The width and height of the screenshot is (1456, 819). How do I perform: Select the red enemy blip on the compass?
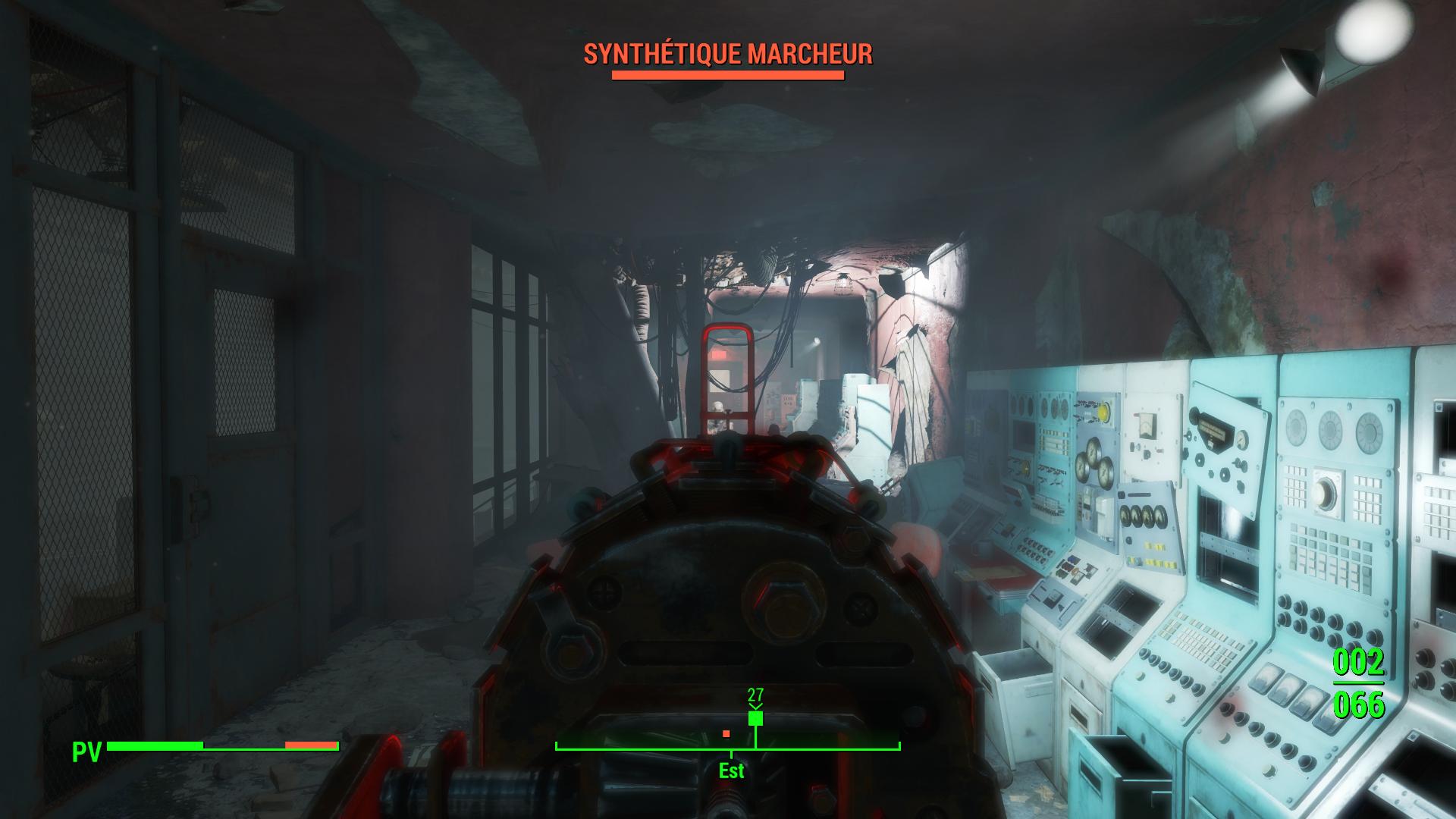(x=726, y=733)
